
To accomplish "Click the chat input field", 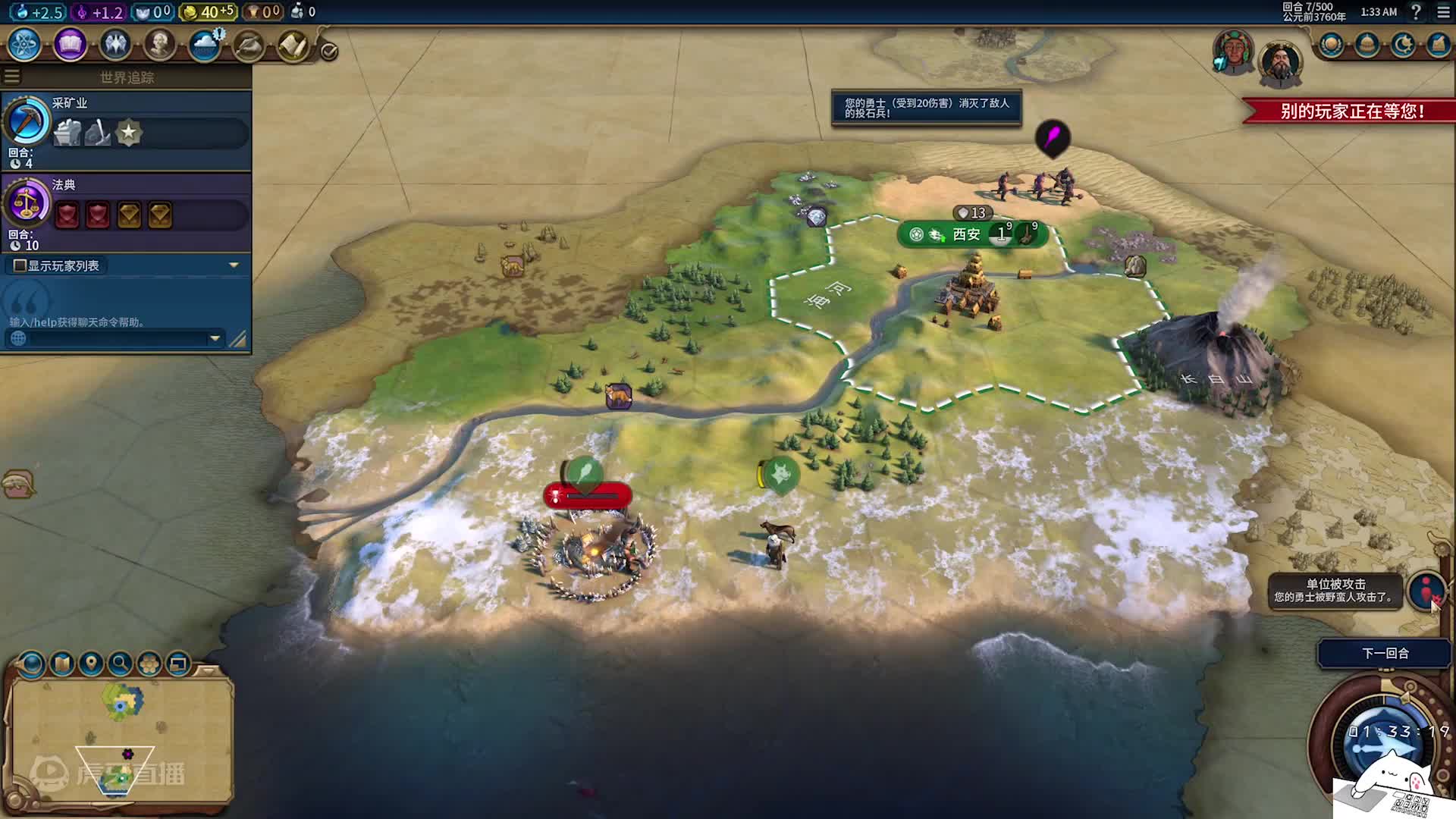I will pyautogui.click(x=114, y=338).
